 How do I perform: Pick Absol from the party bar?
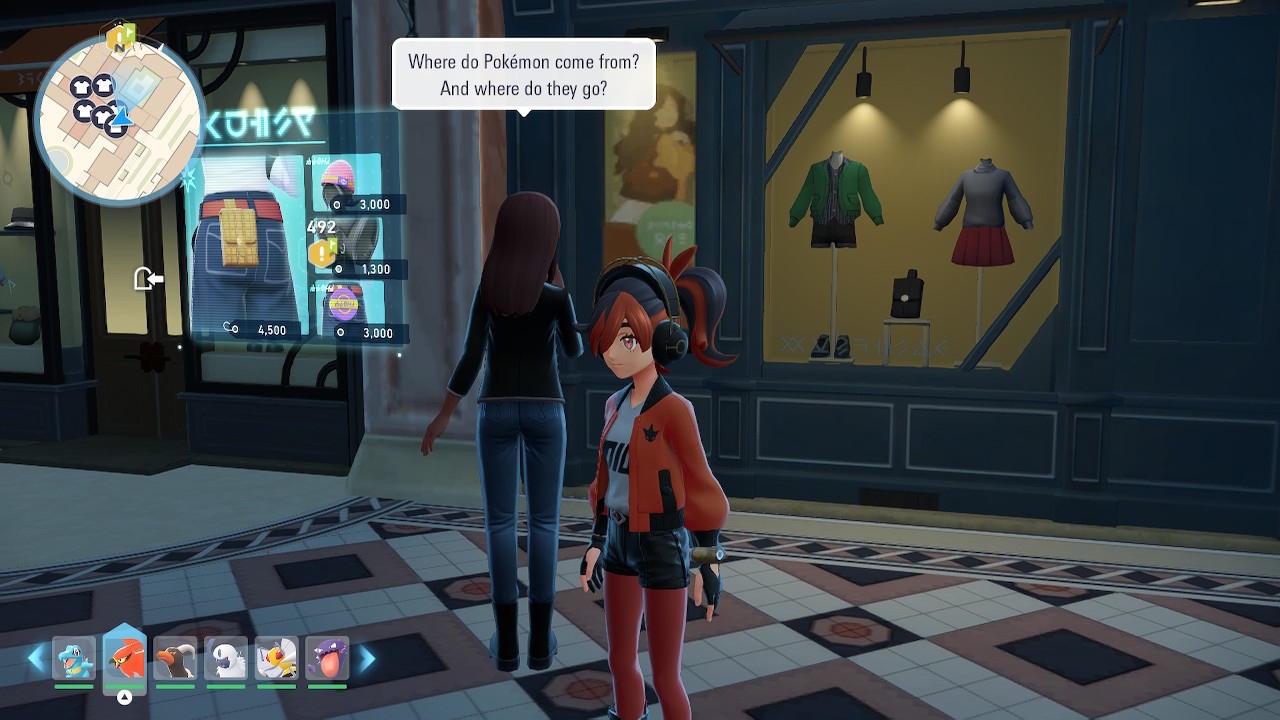click(x=226, y=659)
